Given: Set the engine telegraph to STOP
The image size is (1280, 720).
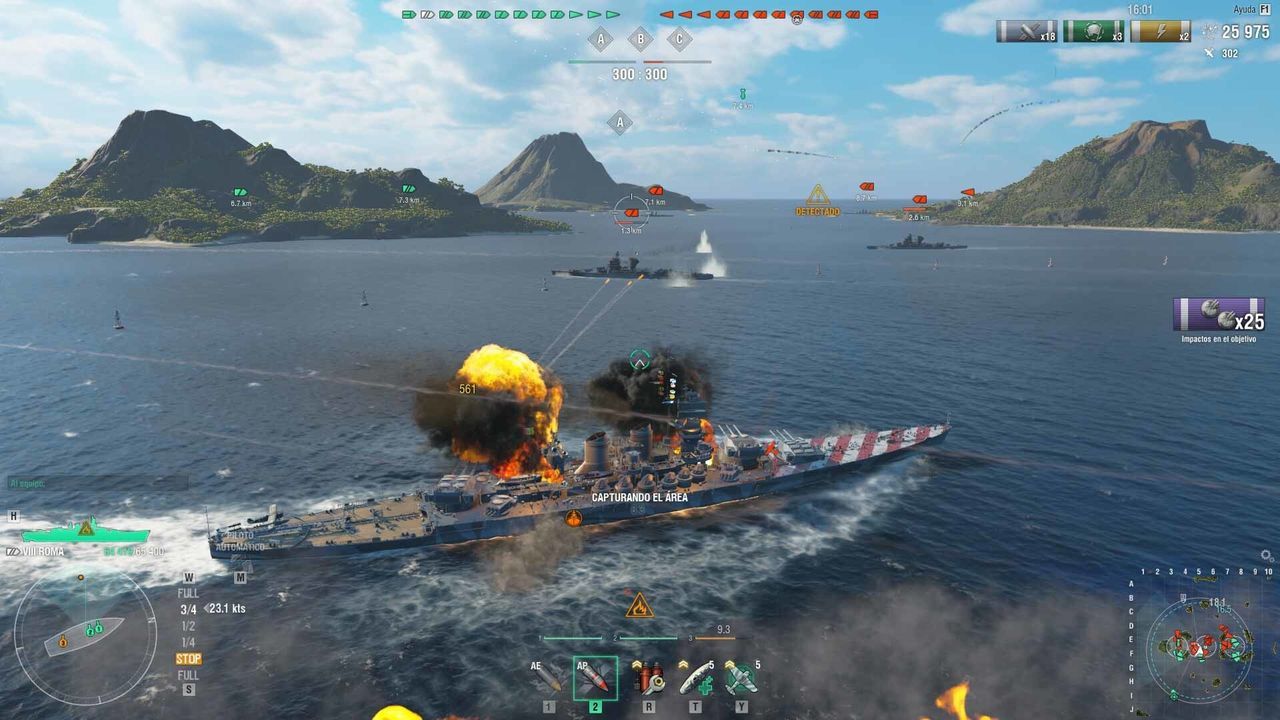Looking at the screenshot, I should [x=188, y=659].
